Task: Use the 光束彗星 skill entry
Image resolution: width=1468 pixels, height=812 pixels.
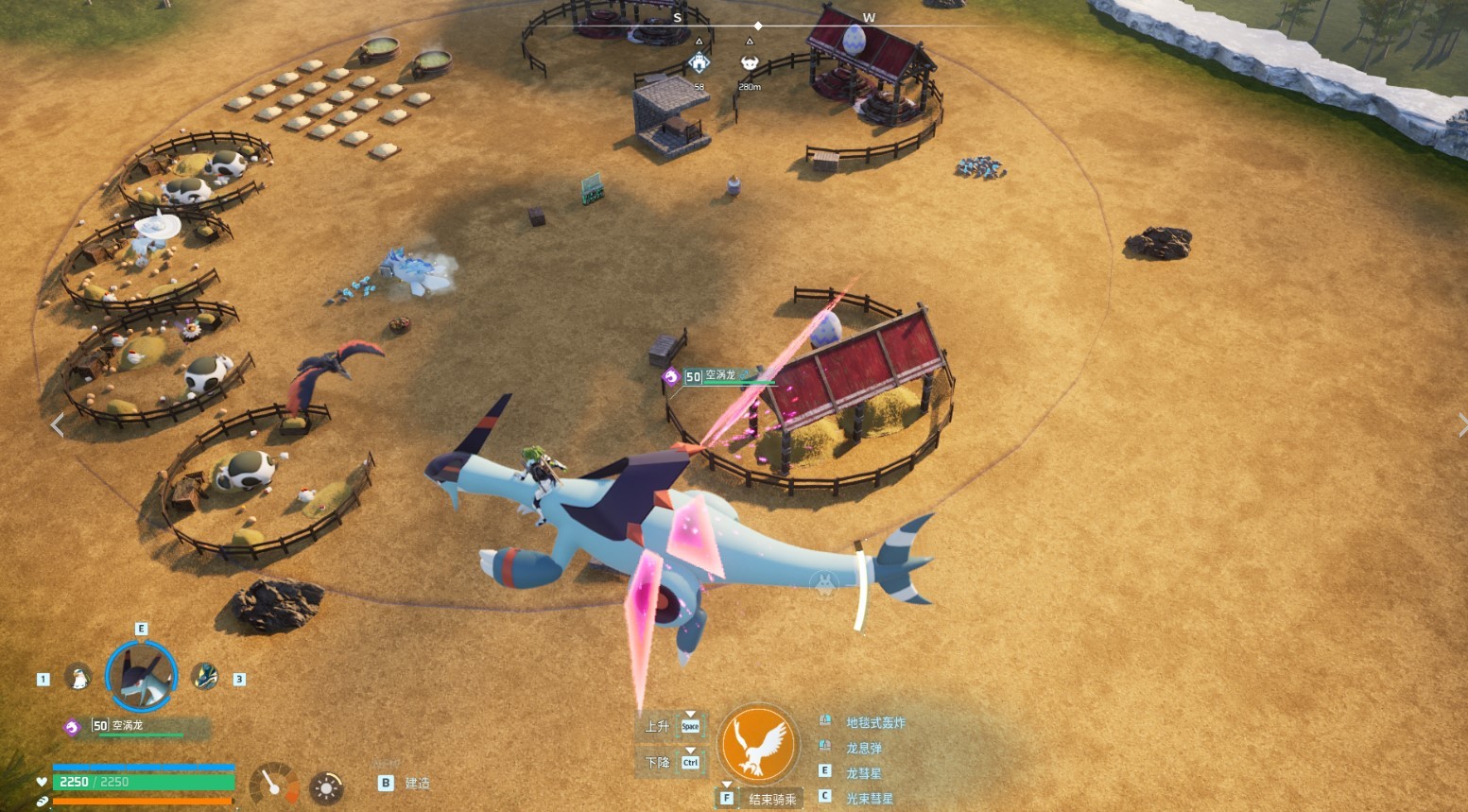Action: pyautogui.click(x=869, y=799)
